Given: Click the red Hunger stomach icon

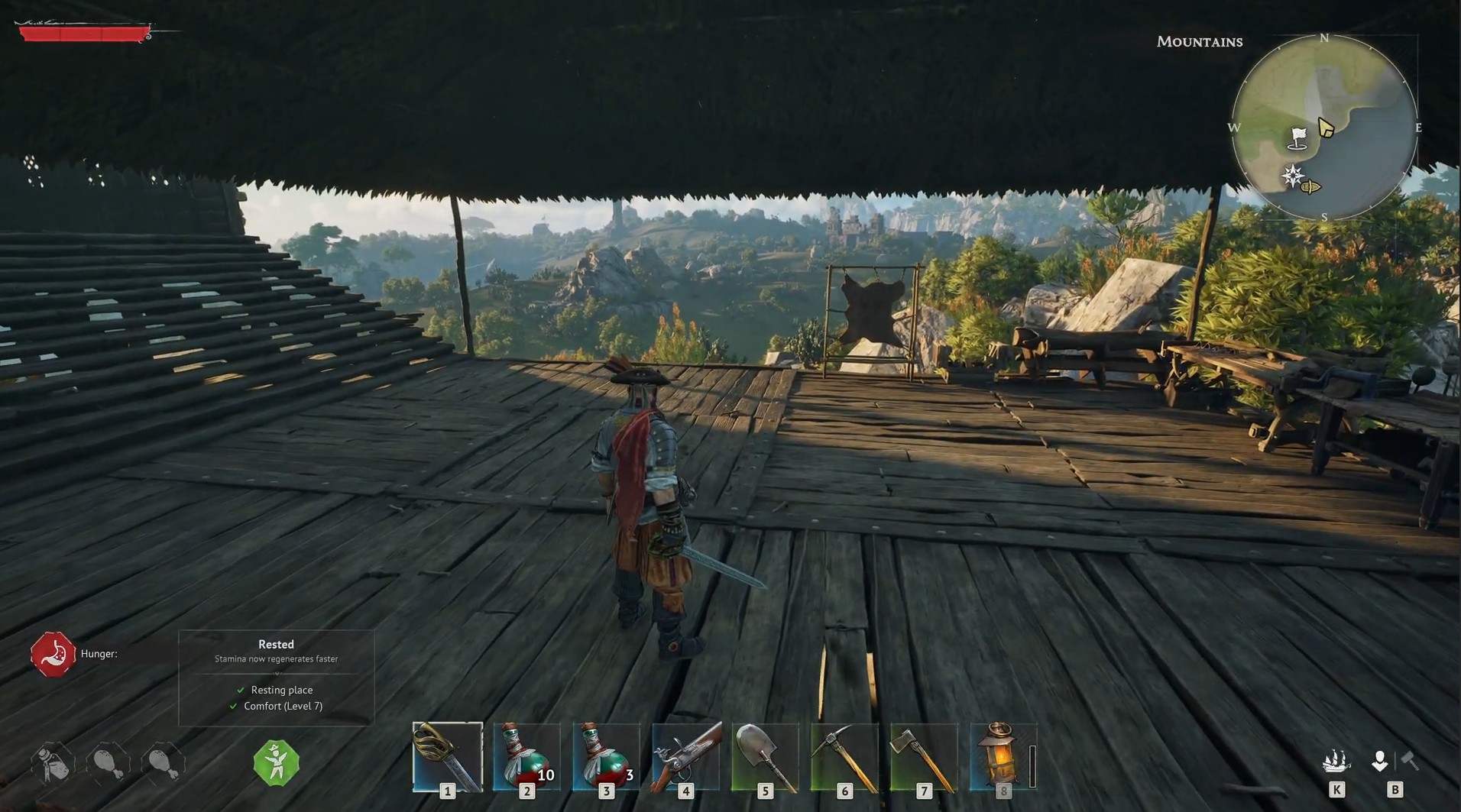Looking at the screenshot, I should point(53,654).
